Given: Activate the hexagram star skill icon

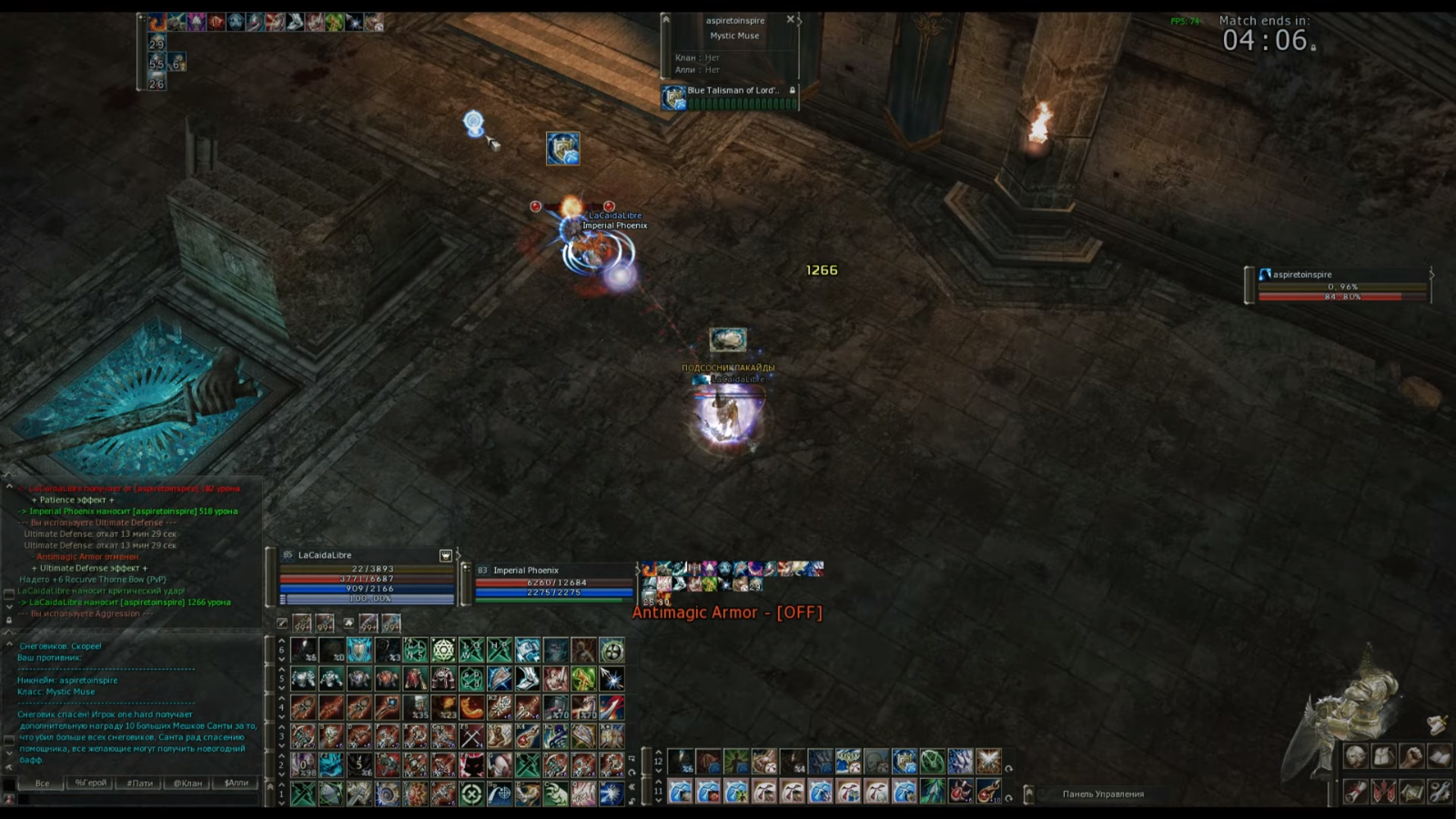Looking at the screenshot, I should click(443, 650).
